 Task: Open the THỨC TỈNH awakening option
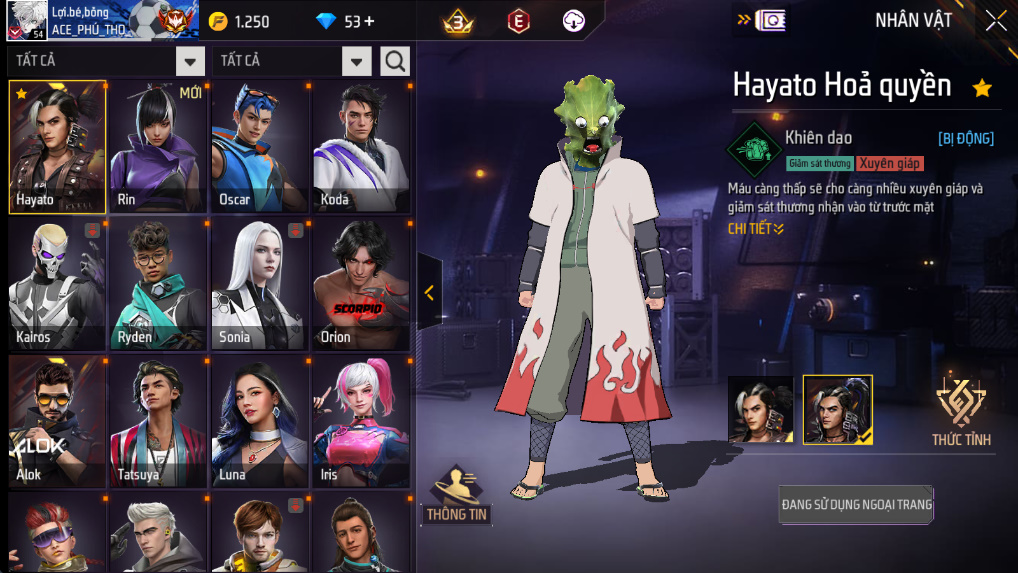961,411
